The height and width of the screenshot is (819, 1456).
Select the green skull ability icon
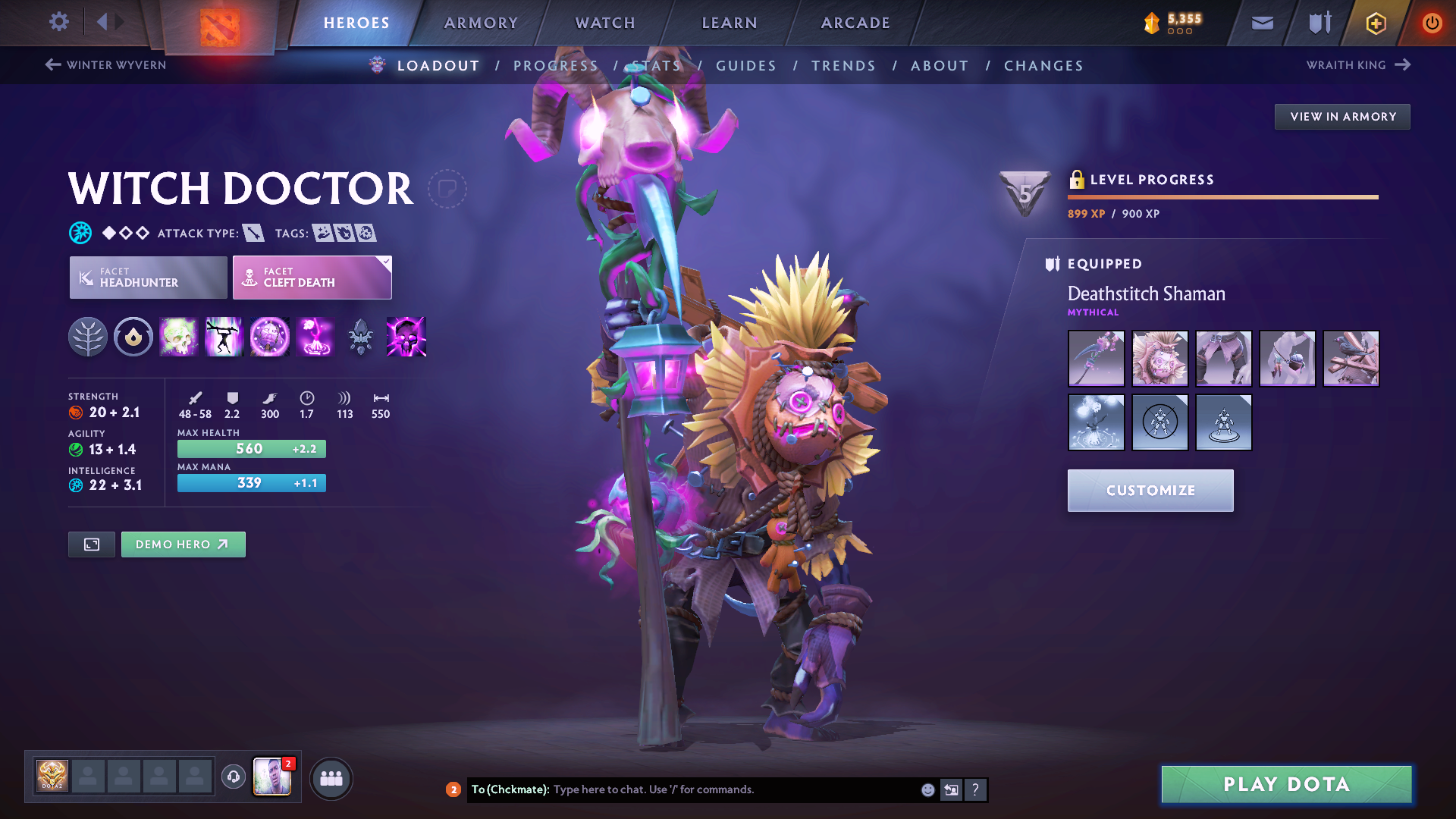[x=179, y=337]
